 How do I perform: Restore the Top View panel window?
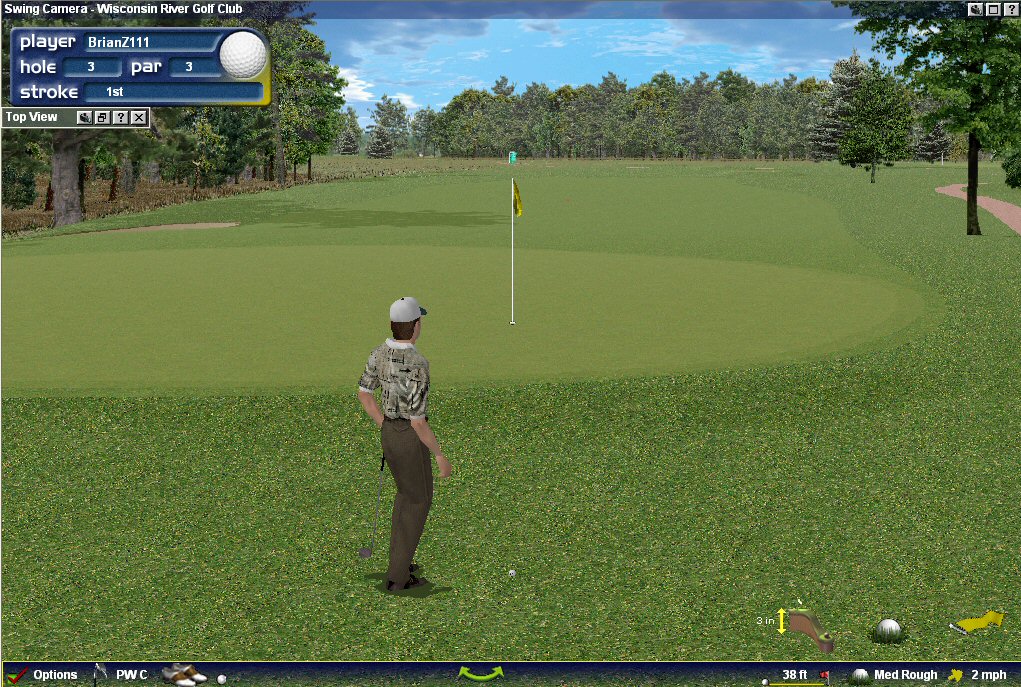tap(102, 118)
